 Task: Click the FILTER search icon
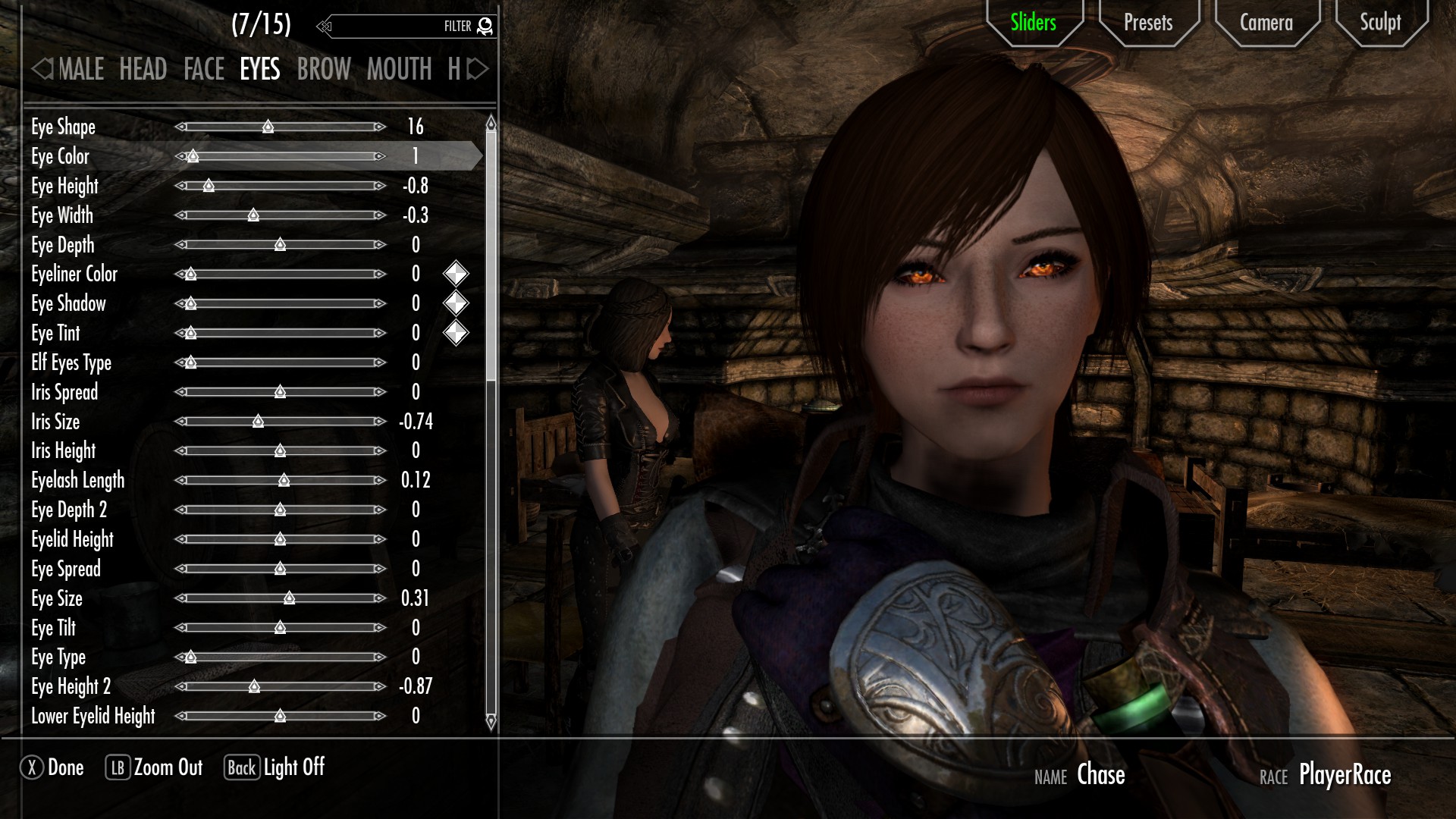[x=484, y=25]
